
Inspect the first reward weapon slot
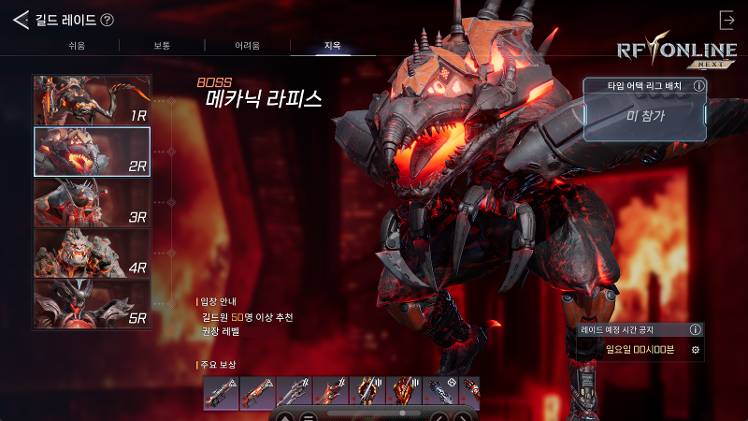(221, 391)
